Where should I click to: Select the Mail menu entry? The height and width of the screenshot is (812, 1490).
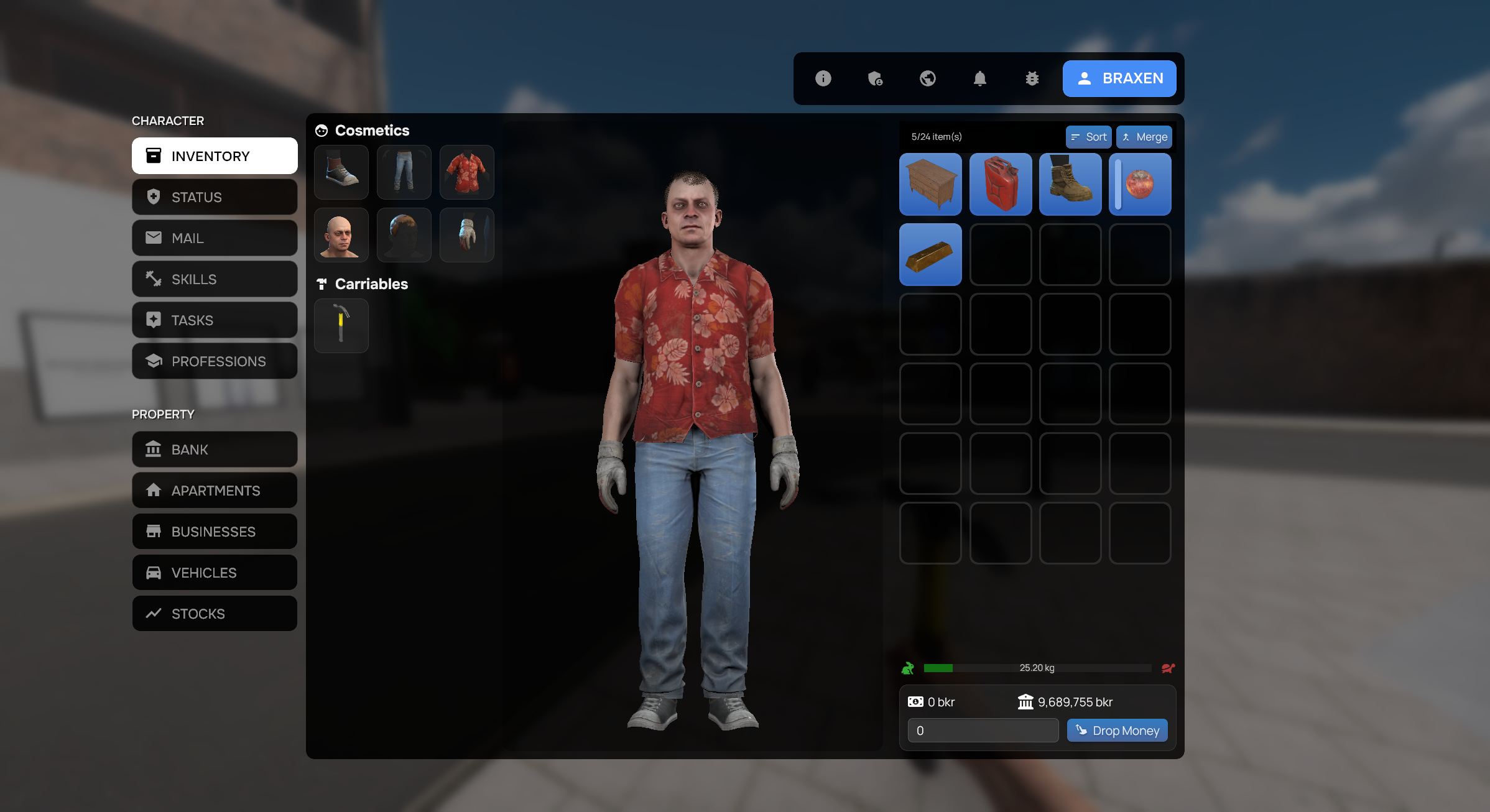tap(215, 238)
